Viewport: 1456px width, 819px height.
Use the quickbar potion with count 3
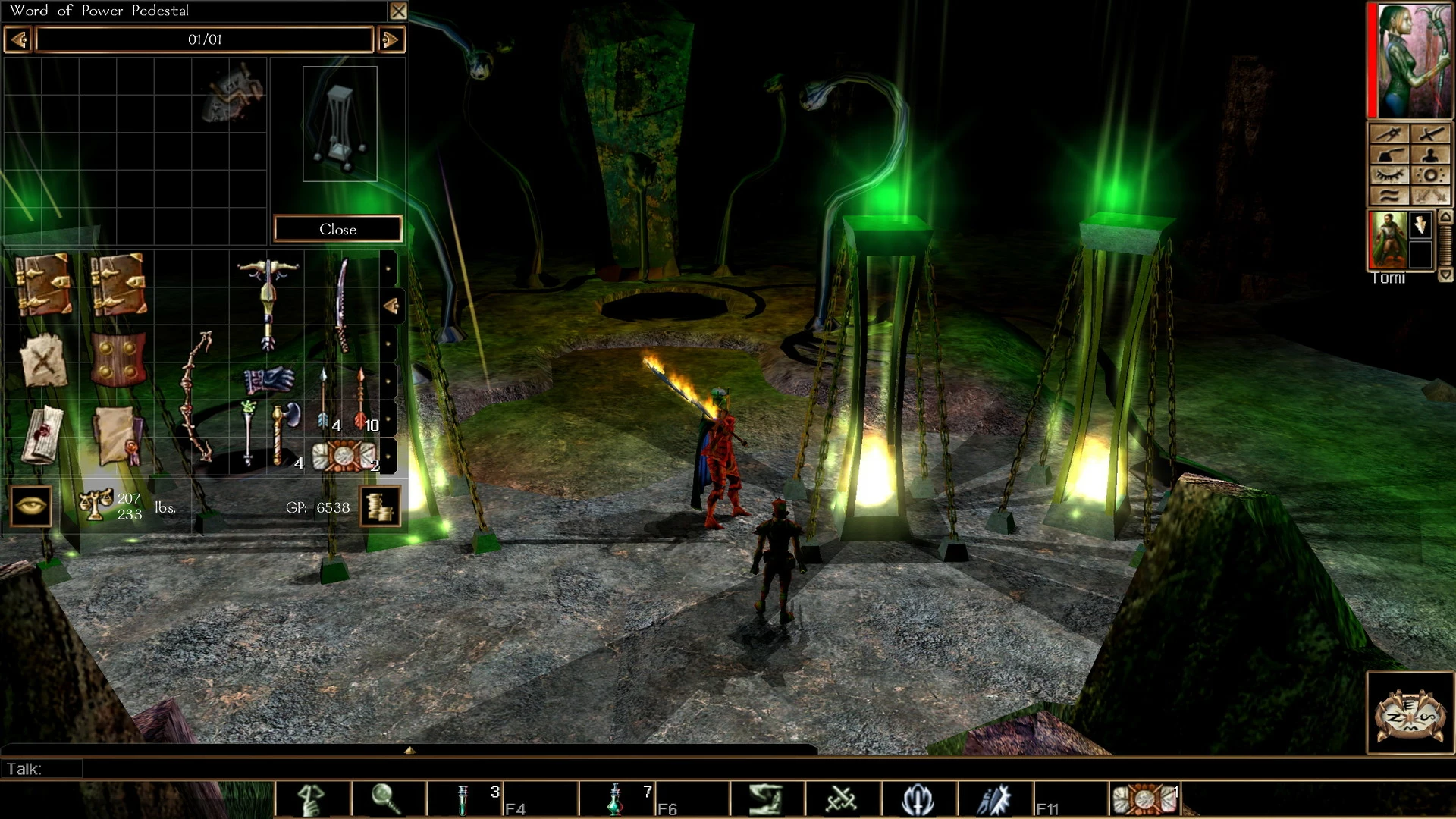click(x=463, y=800)
